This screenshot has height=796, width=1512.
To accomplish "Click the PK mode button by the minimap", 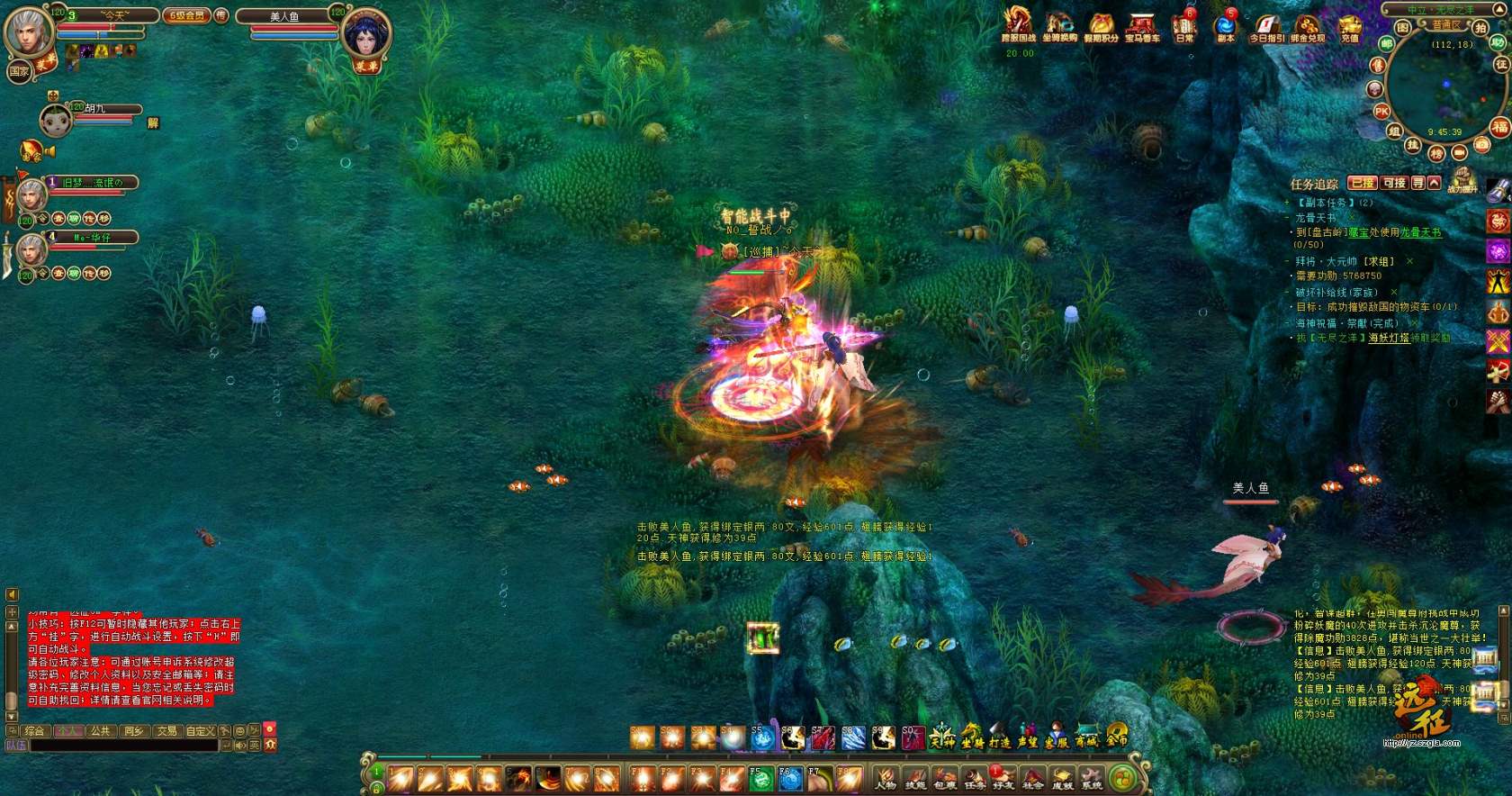I will click(x=1381, y=112).
